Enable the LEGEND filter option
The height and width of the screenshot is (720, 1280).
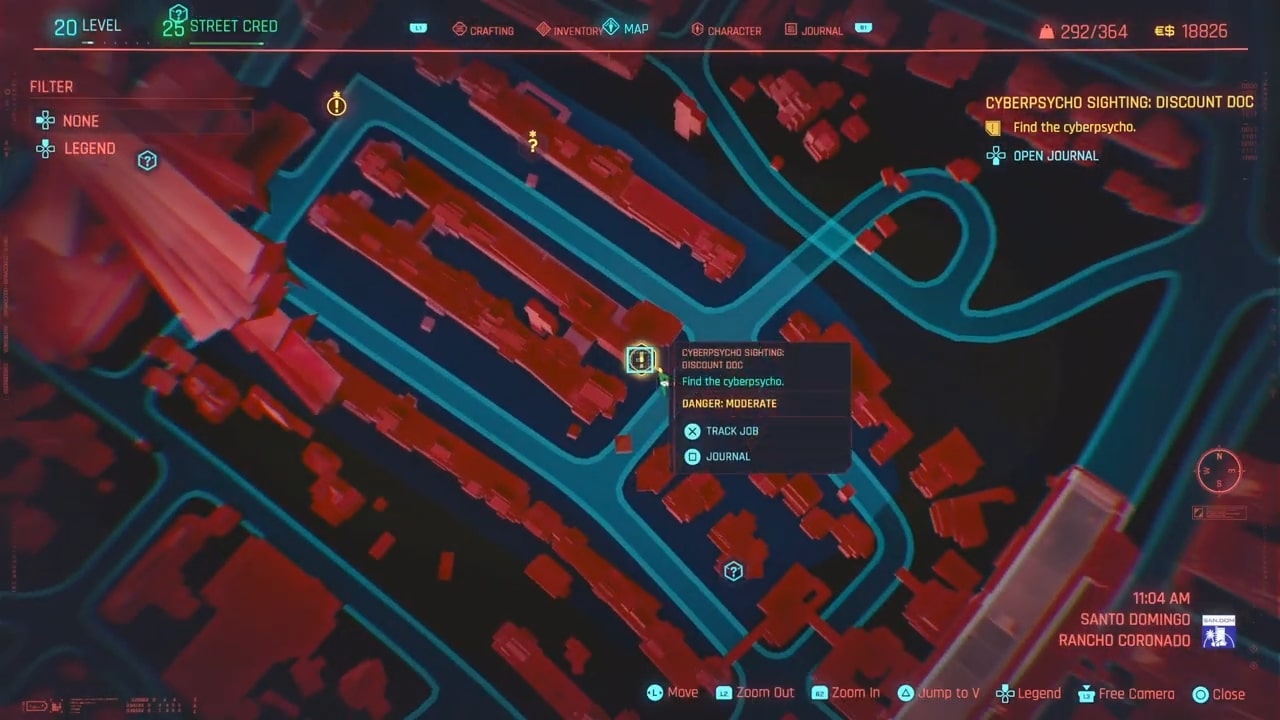[89, 148]
